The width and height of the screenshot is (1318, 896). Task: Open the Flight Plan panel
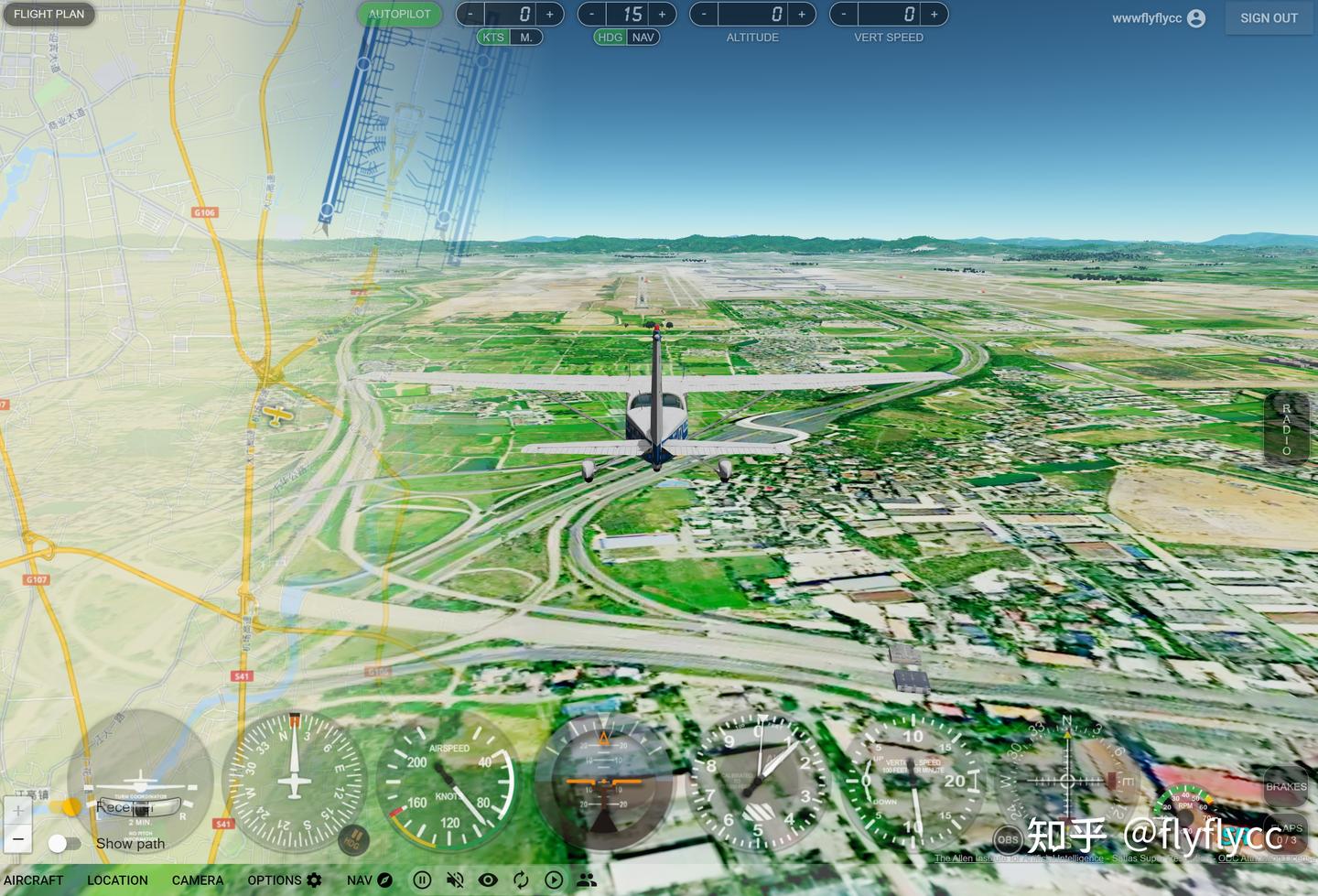click(x=49, y=14)
